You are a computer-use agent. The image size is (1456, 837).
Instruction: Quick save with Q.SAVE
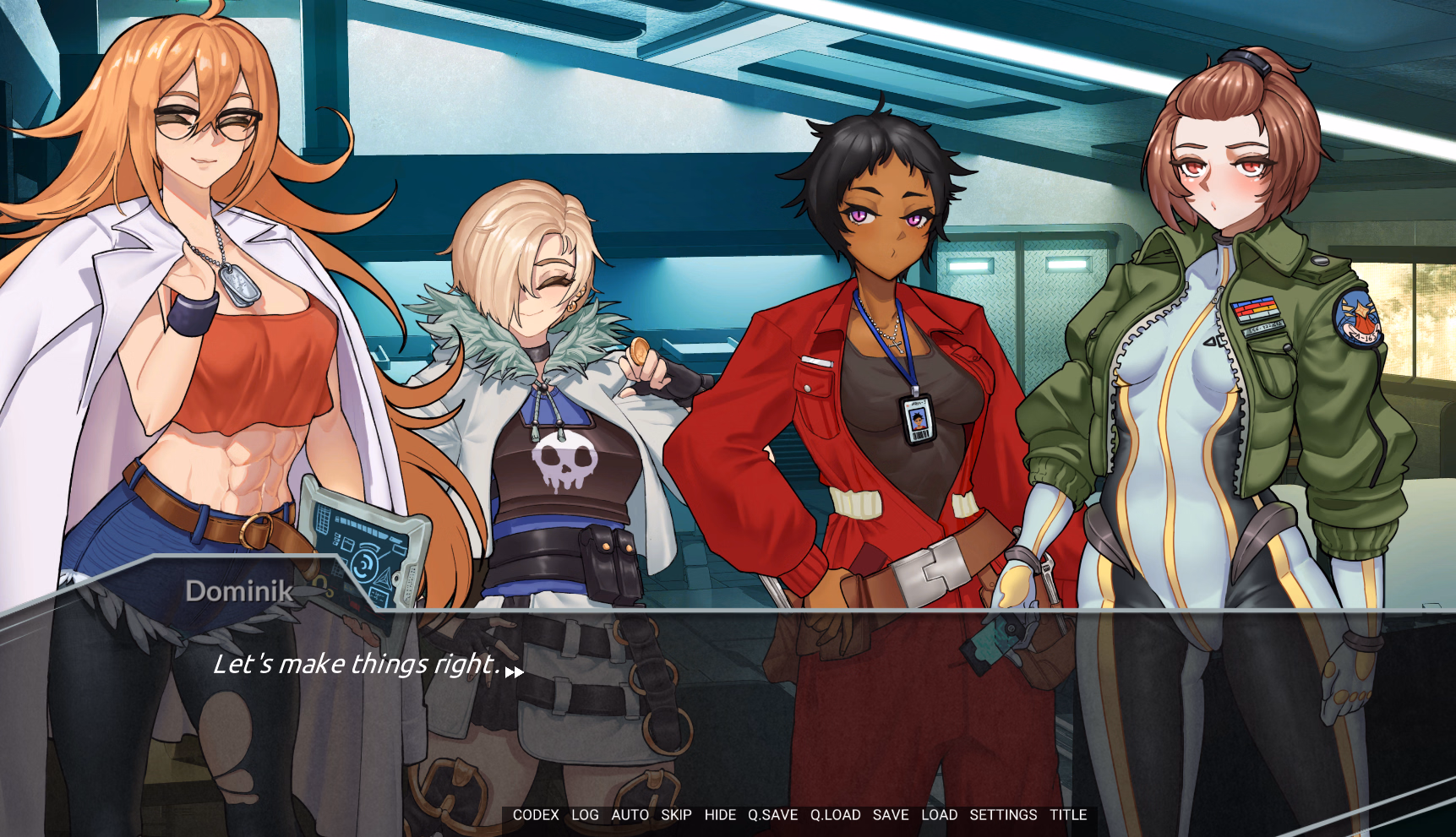pyautogui.click(x=772, y=815)
